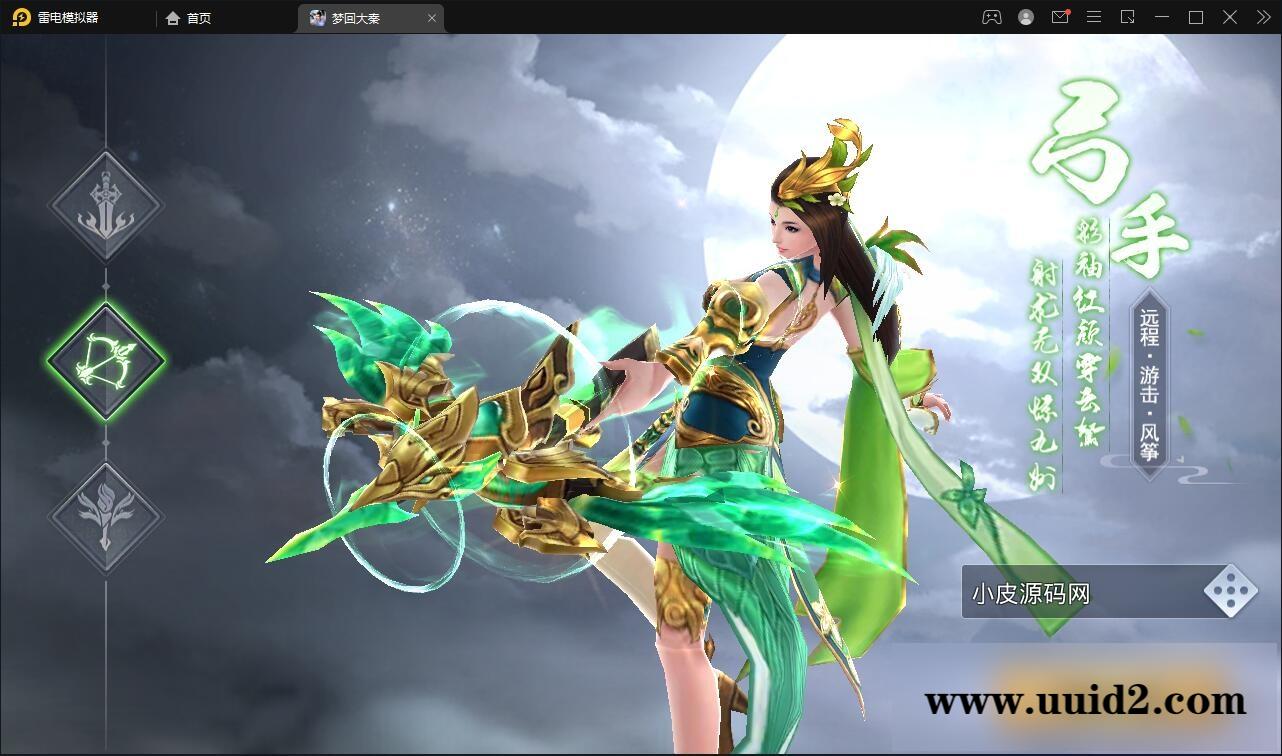Open the gamepad game center icon

point(991,17)
